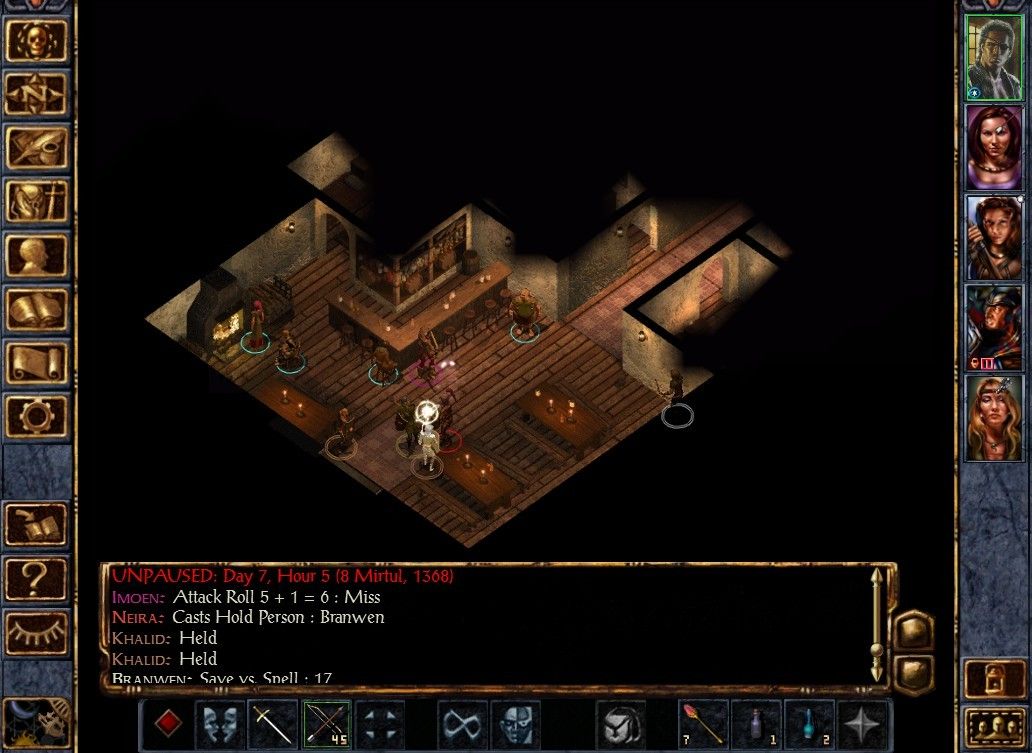Screen dimensions: 1032x753
Task: Select the blonde woman's portrait
Action: click(x=994, y=417)
